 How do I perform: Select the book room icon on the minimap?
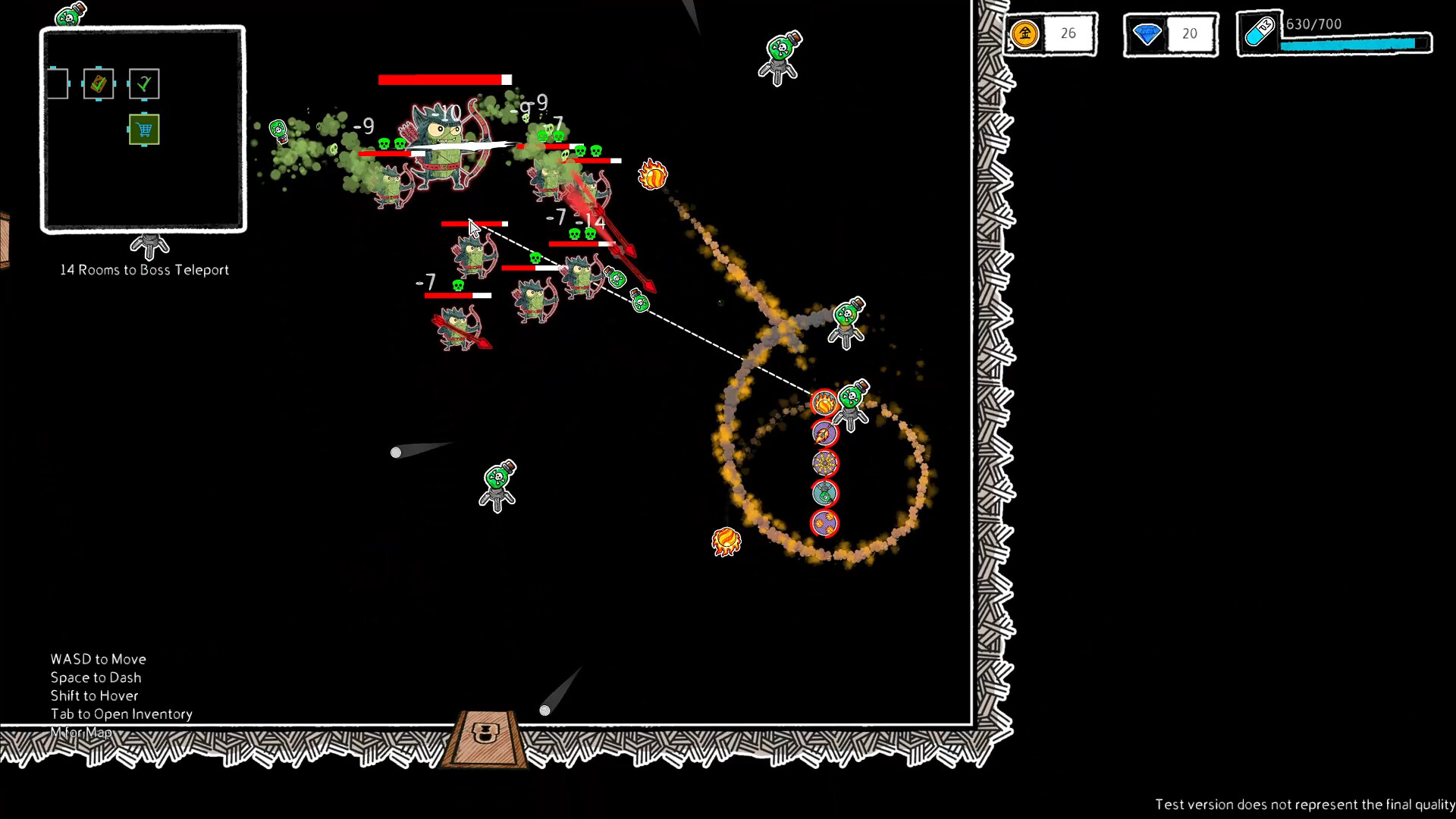point(99,83)
